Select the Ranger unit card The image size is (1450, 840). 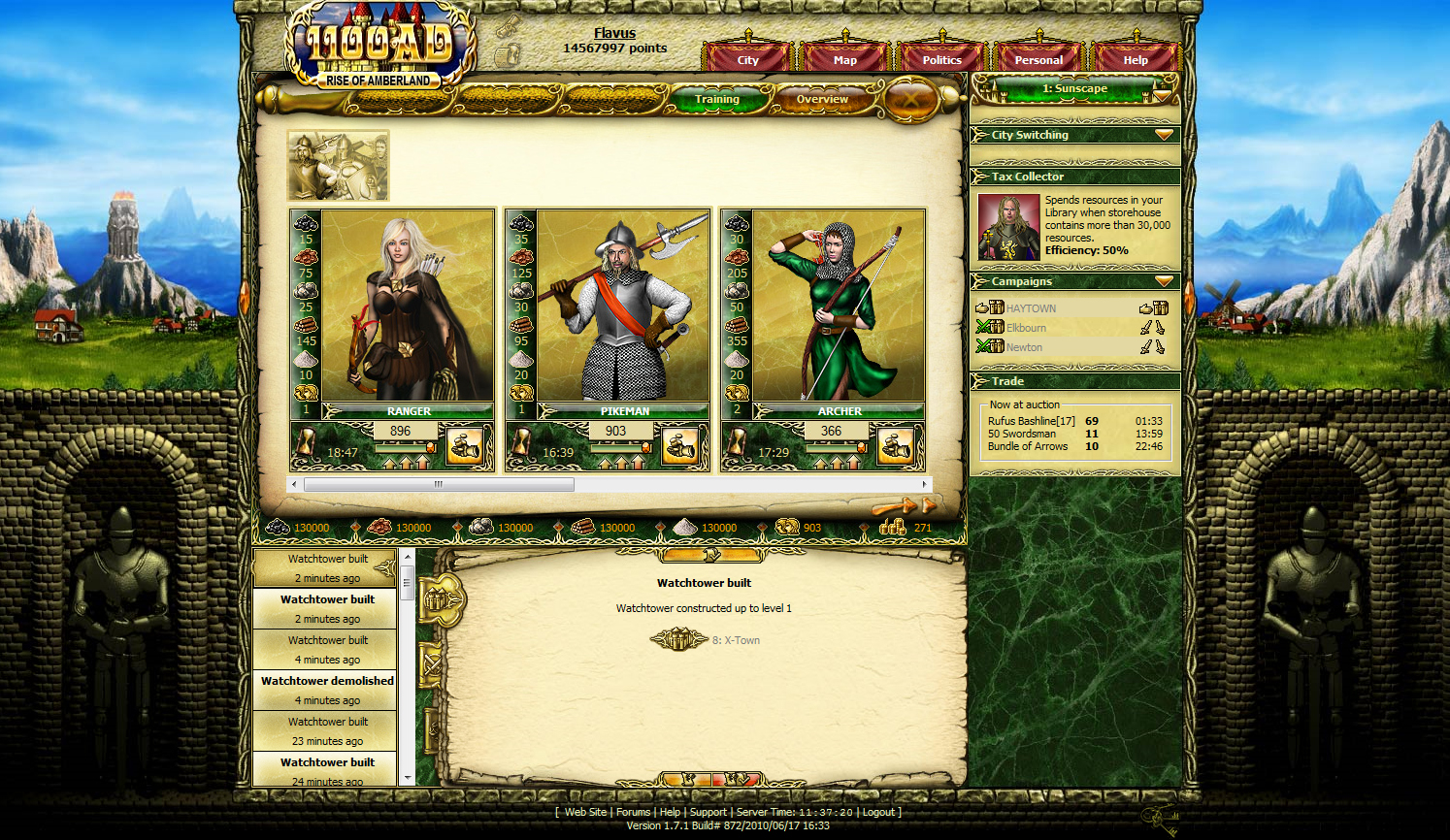407,306
